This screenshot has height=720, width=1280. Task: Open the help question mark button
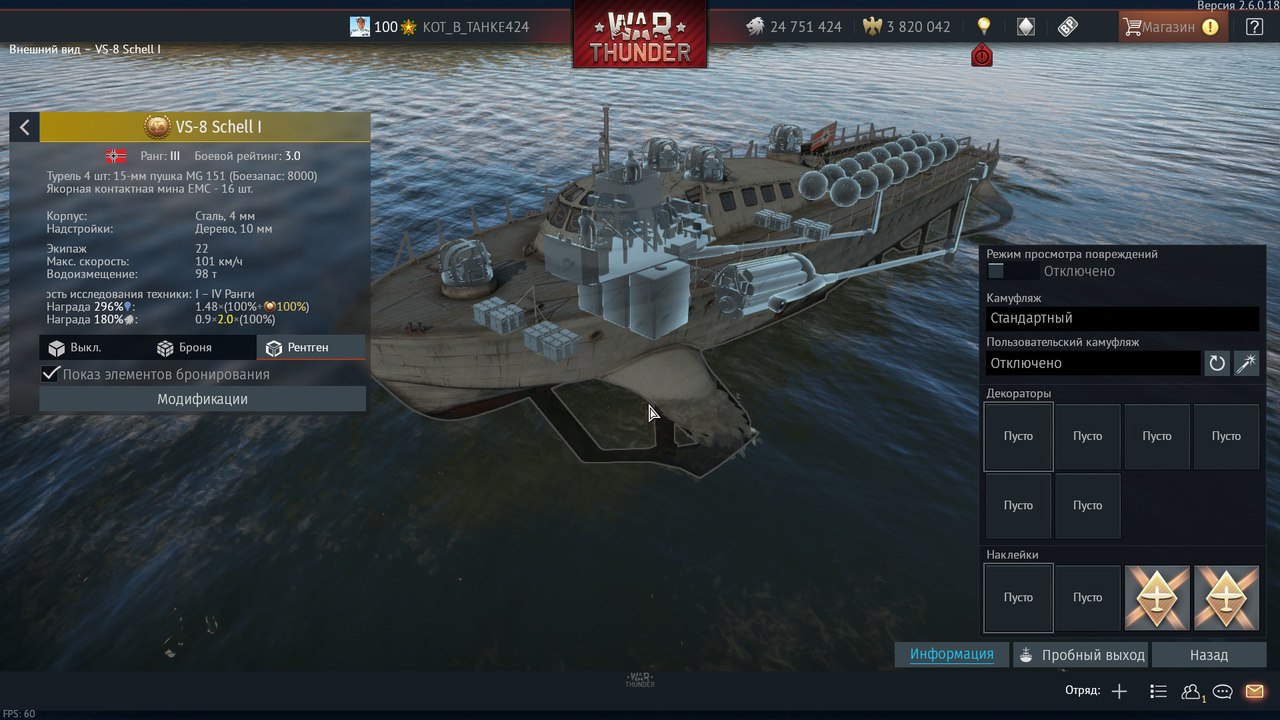click(1254, 27)
